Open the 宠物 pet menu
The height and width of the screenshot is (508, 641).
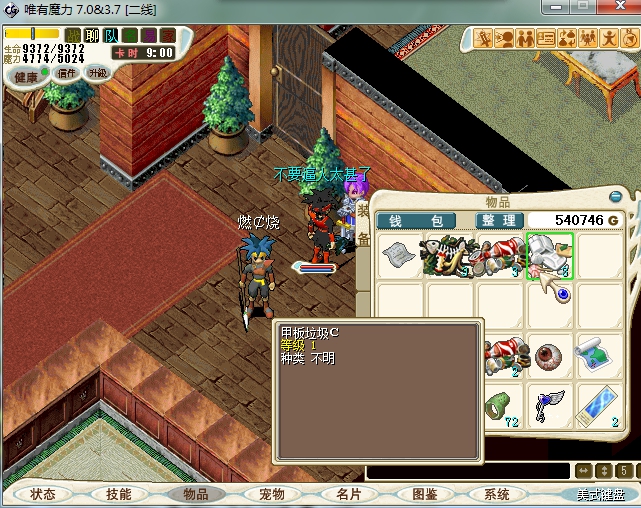[271, 494]
